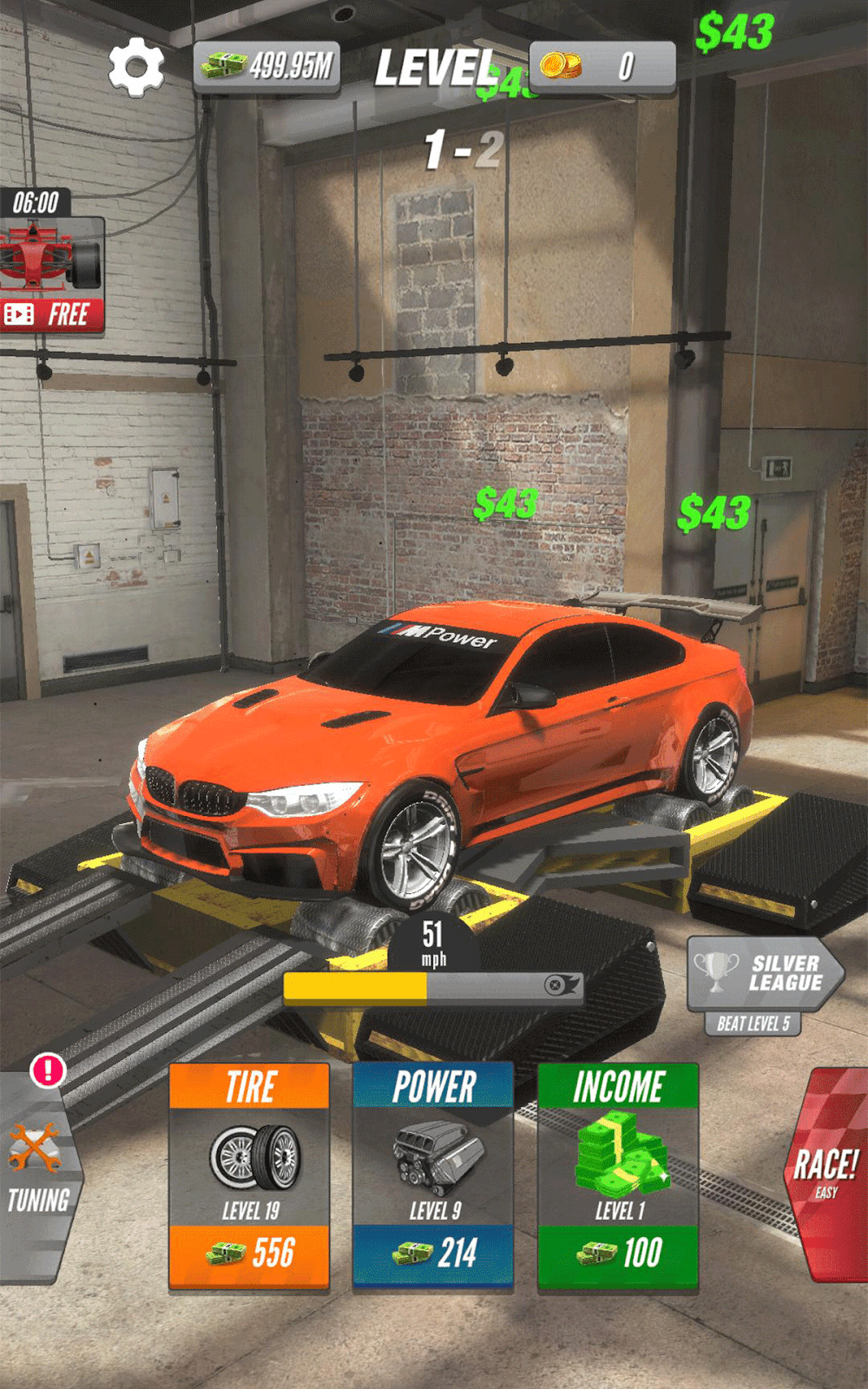Open the settings gear menu
Image resolution: width=868 pixels, height=1389 pixels.
tap(136, 67)
